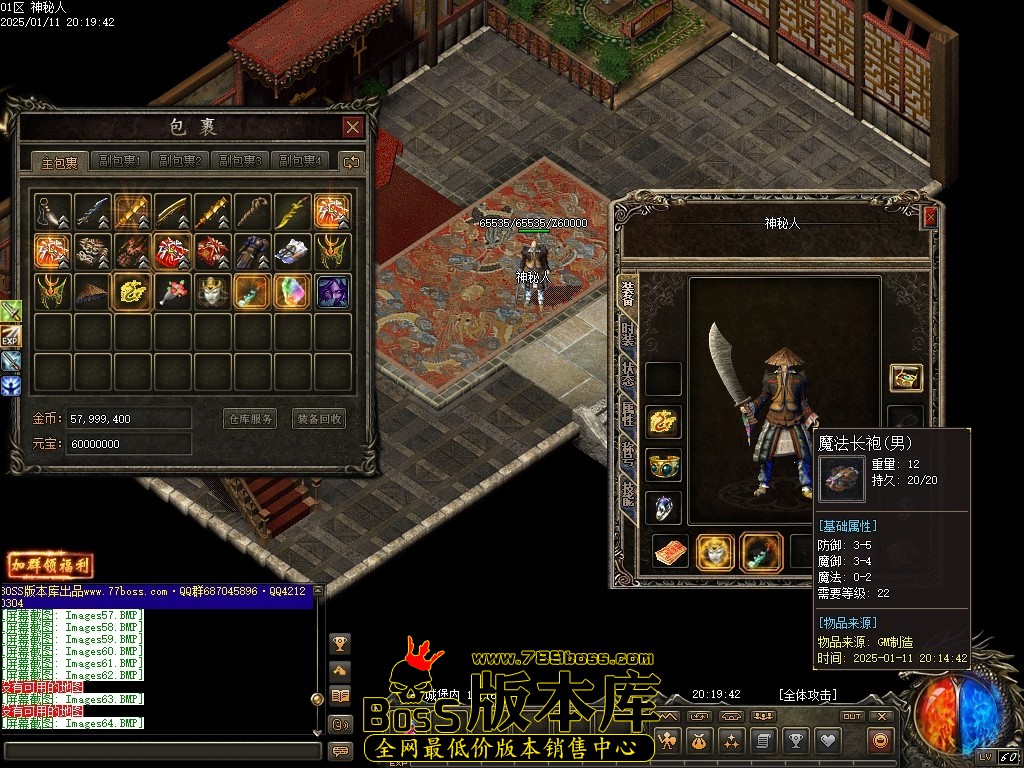Click the 加群领福利 banner button

click(50, 566)
